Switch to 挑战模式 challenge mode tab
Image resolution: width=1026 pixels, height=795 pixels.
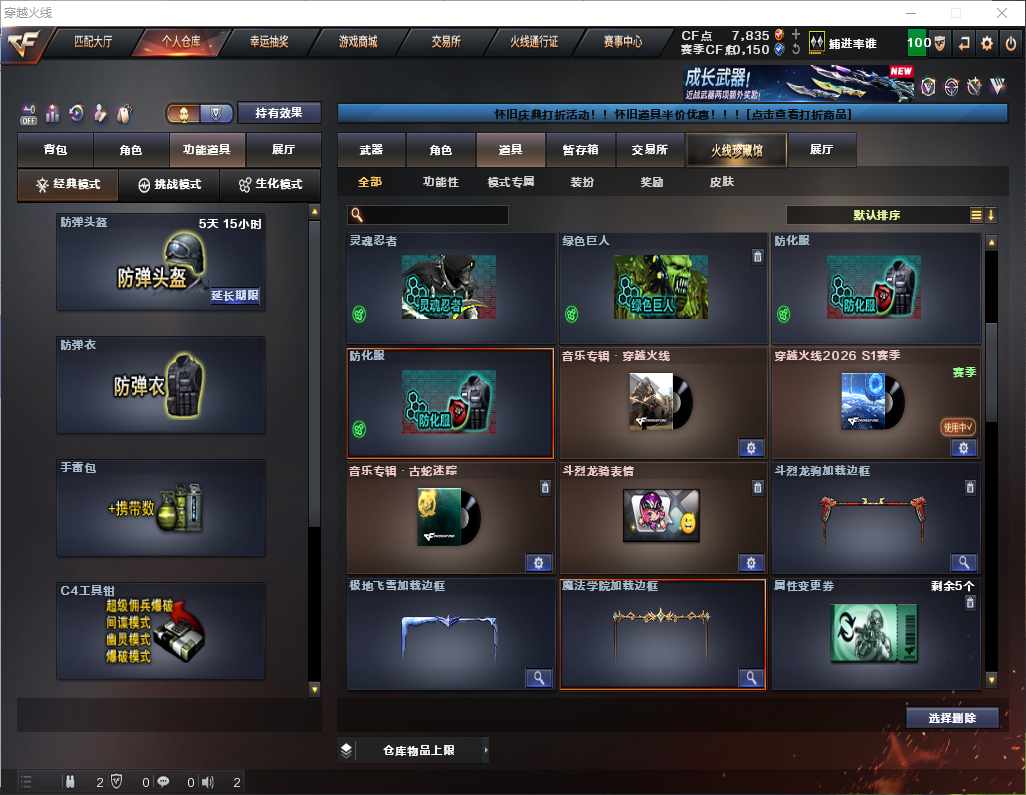pos(170,185)
